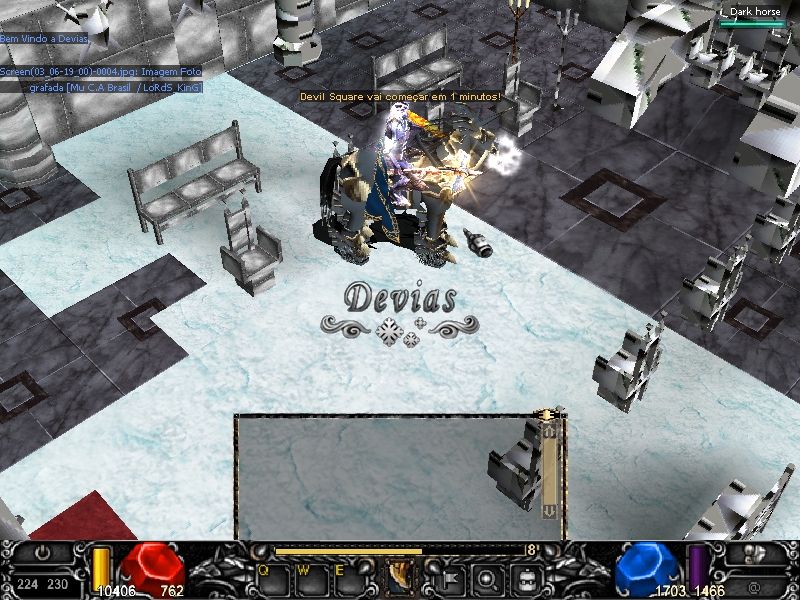Click the magnifying glass button
Viewport: 800px width, 600px height.
(487, 577)
